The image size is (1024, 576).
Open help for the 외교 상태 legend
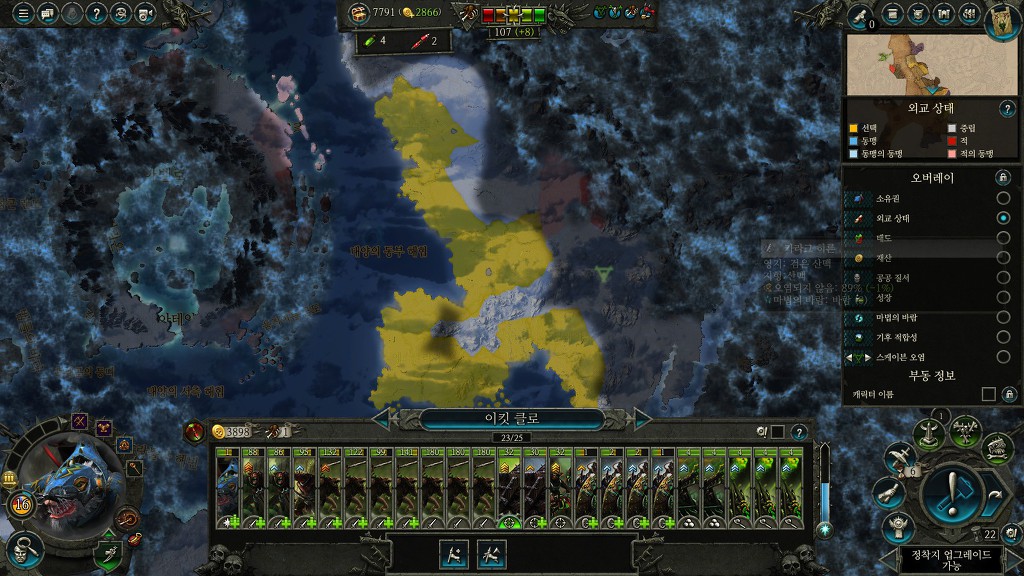point(1006,109)
